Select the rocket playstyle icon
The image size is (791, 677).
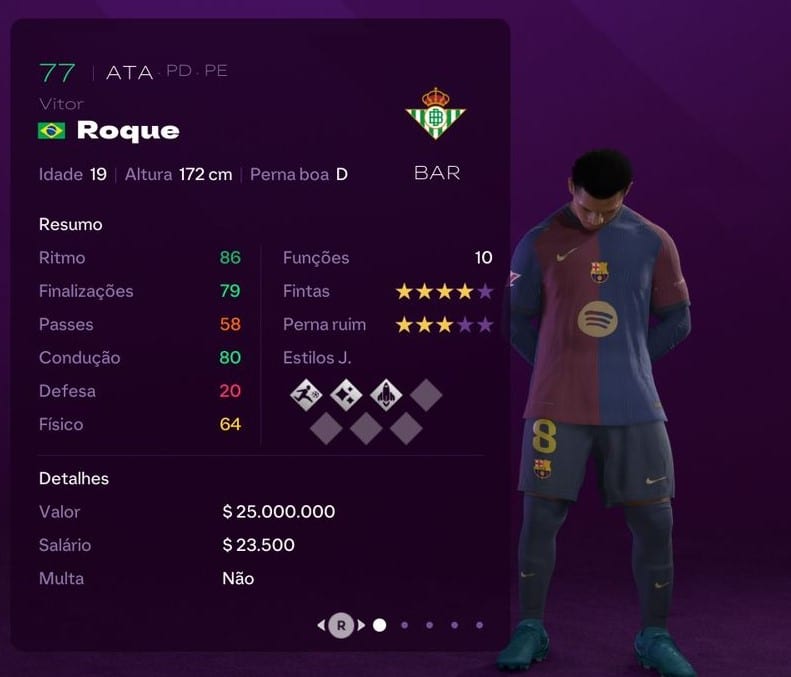386,396
